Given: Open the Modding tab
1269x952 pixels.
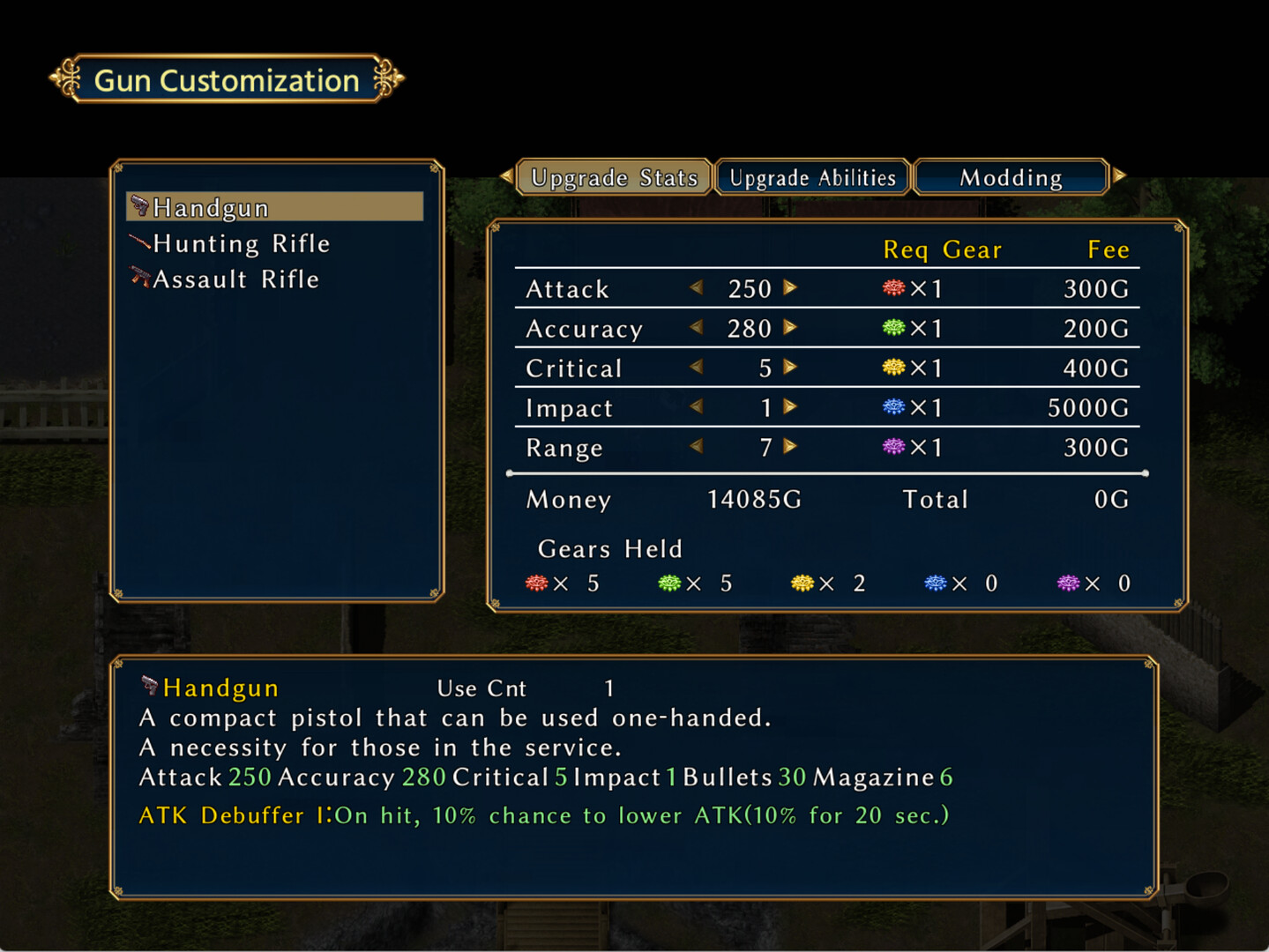Looking at the screenshot, I should tap(1011, 176).
